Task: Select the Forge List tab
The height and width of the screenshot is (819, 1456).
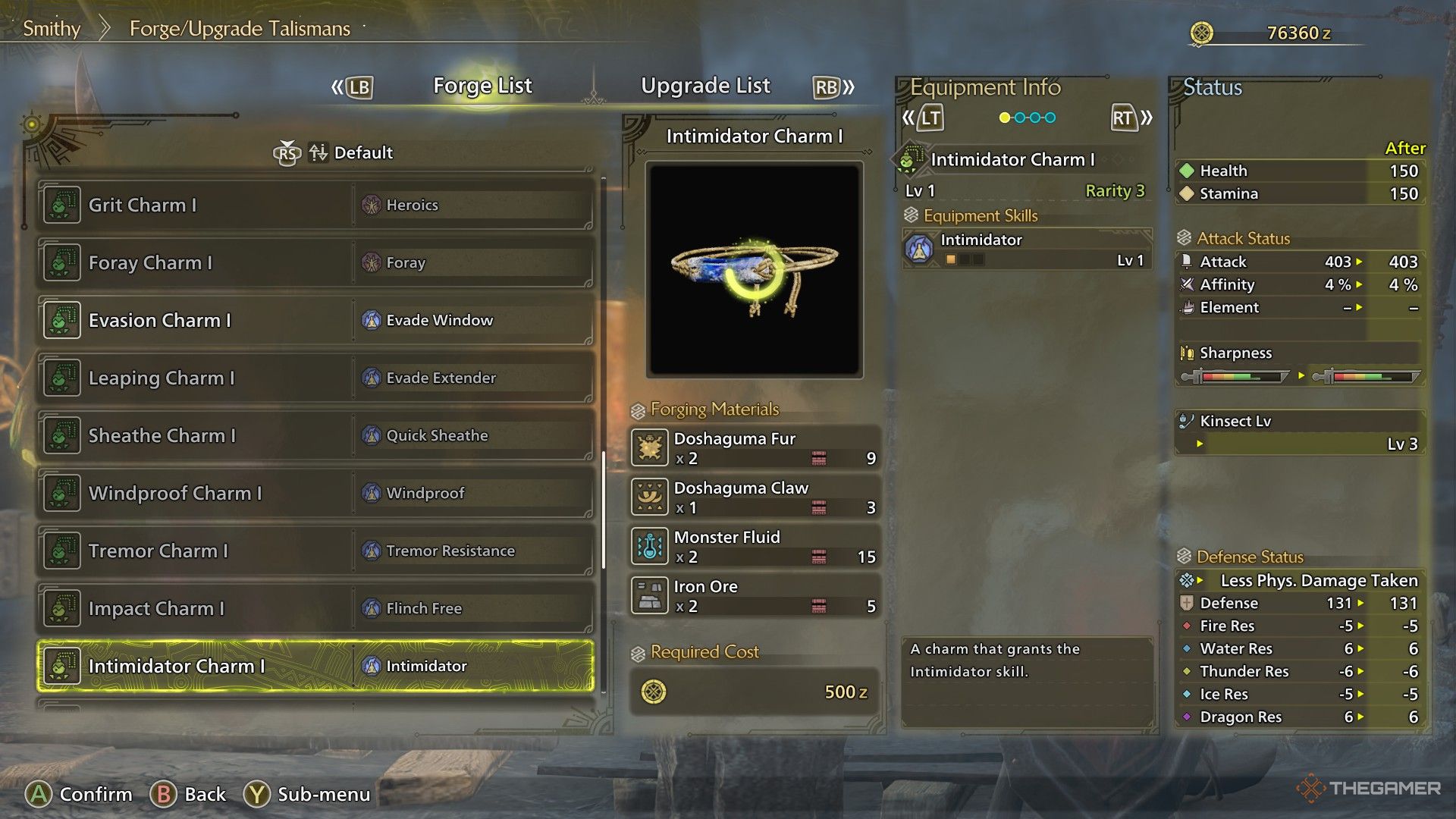Action: click(482, 86)
